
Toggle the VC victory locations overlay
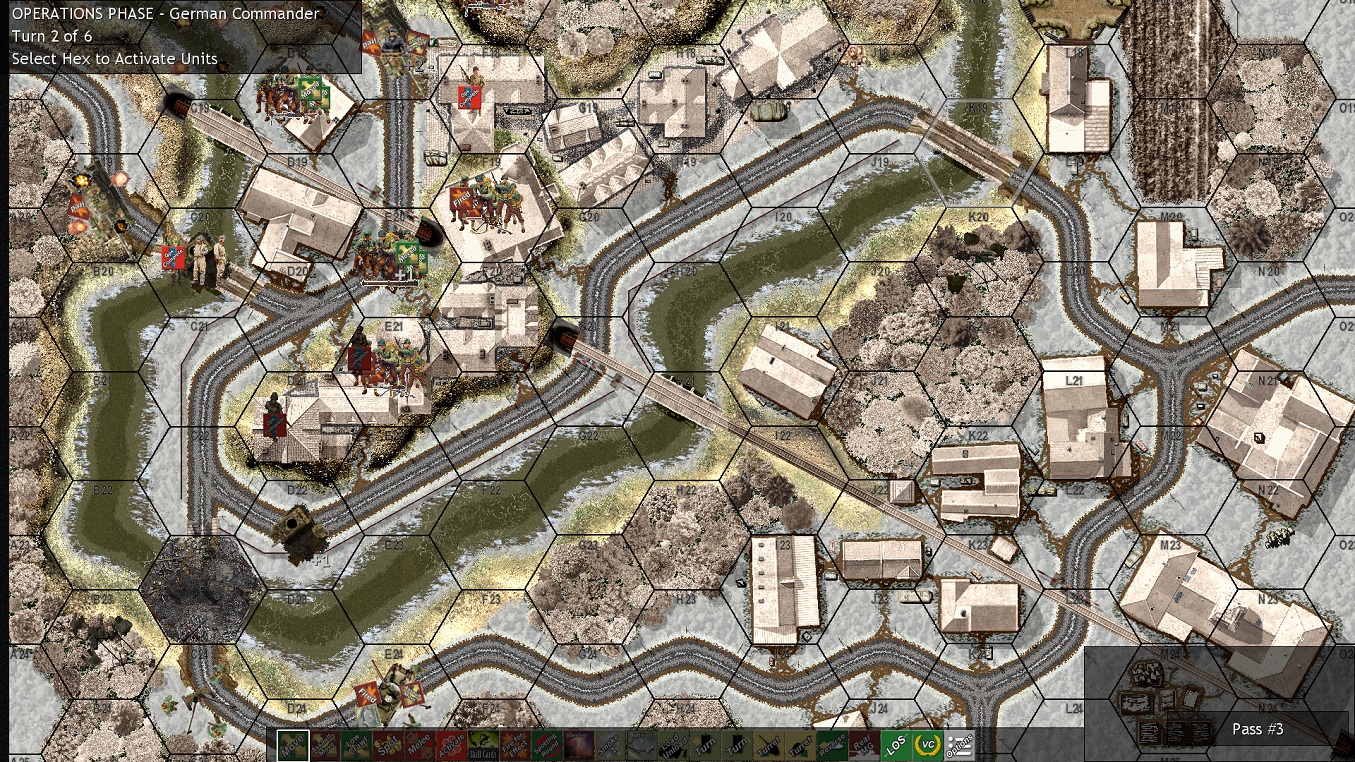(930, 745)
